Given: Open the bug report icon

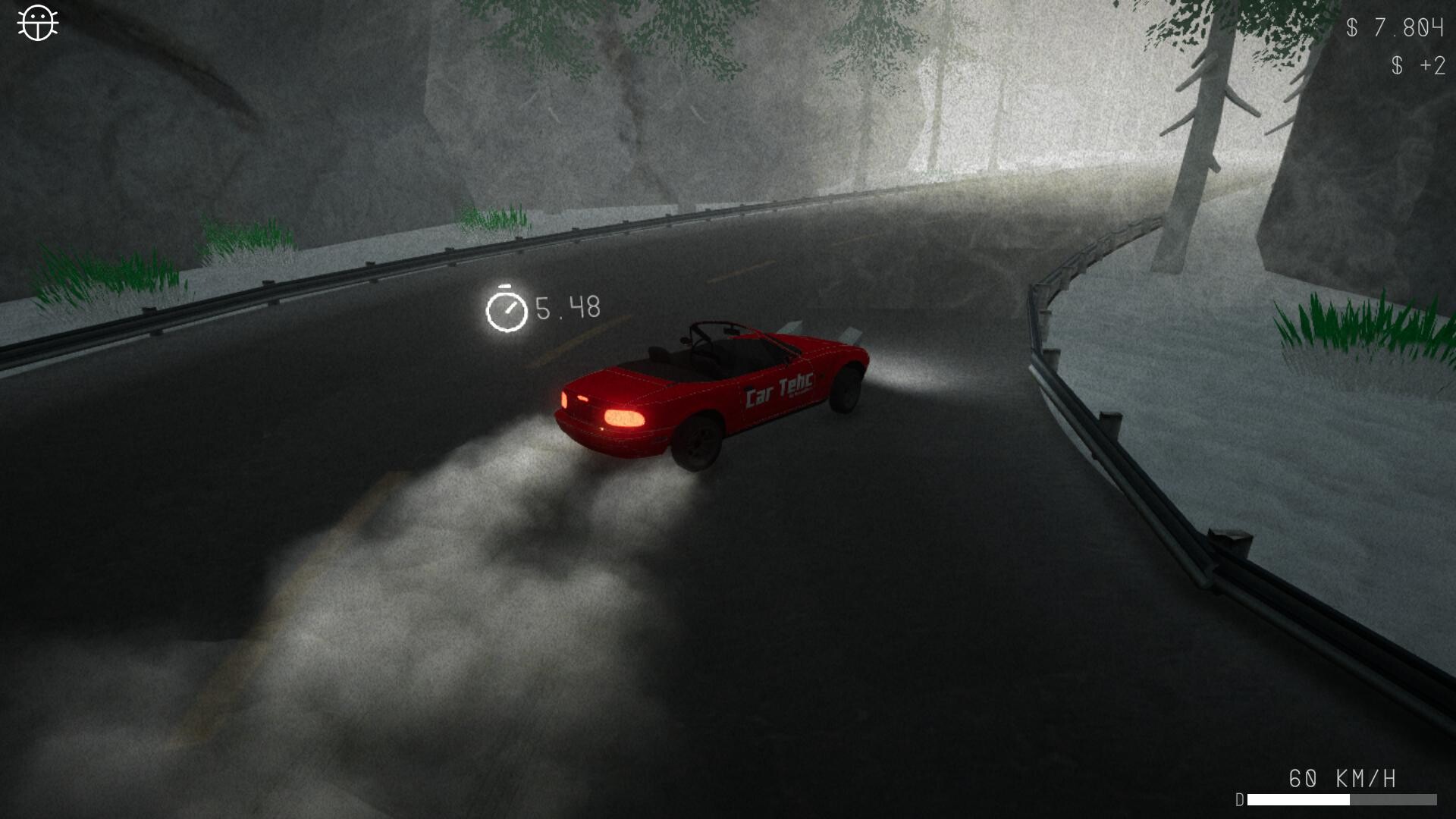Looking at the screenshot, I should point(37,24).
